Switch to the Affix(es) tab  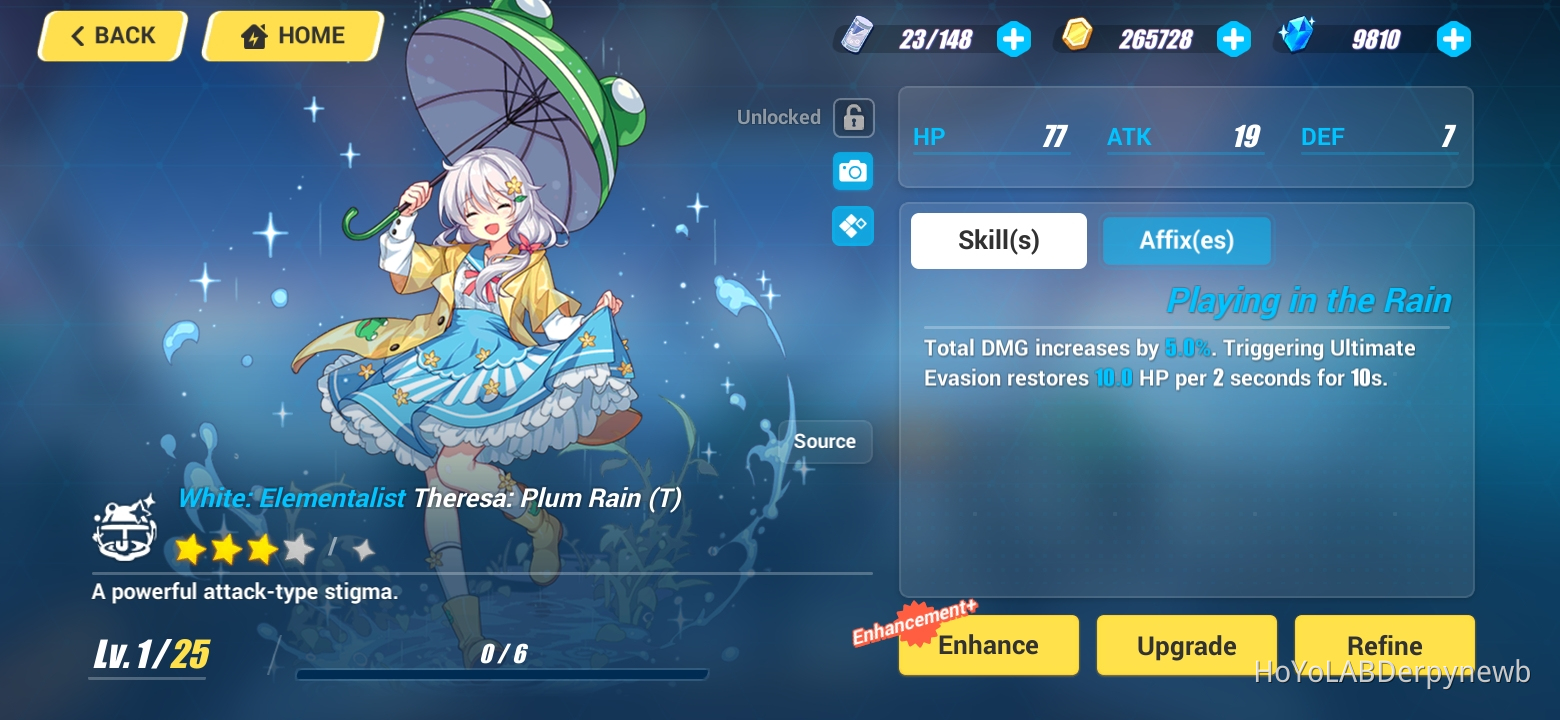(x=1186, y=240)
